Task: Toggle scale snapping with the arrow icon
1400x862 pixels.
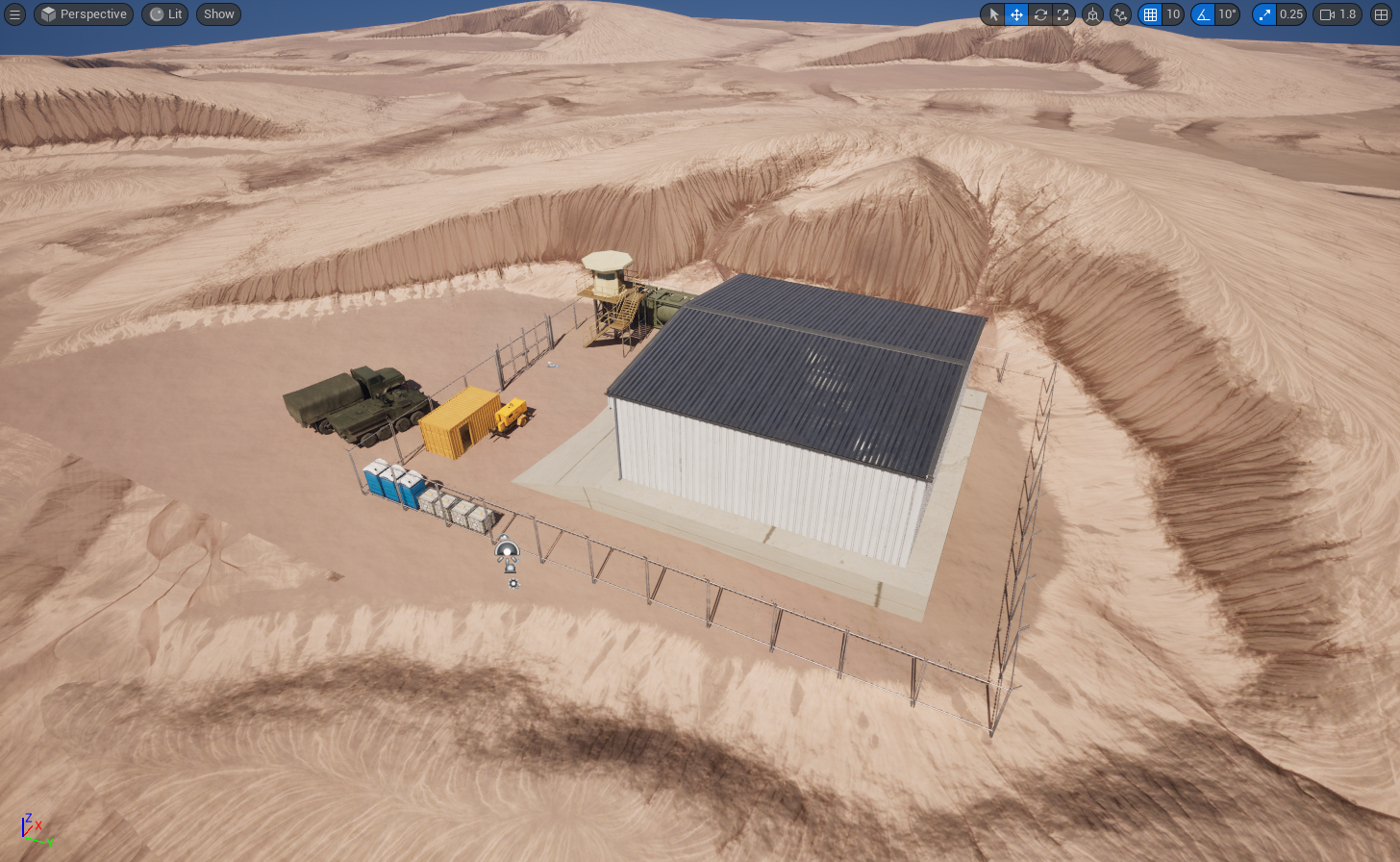Action: (x=1265, y=14)
